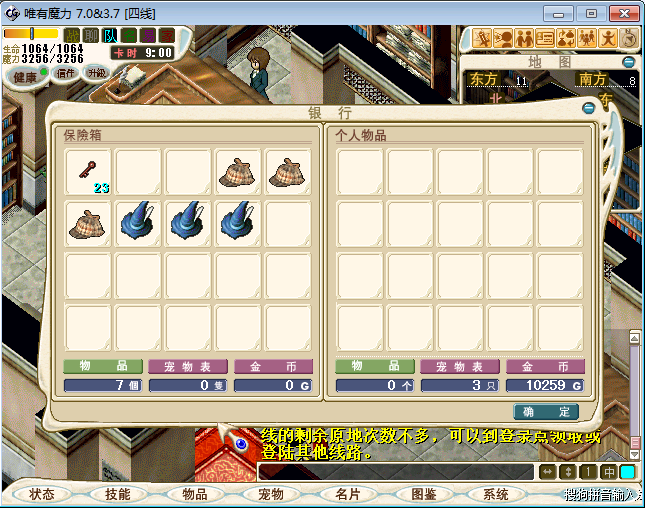Viewport: 645px width, 508px height.
Task: Open the 物品 items menu
Action: coord(194,494)
